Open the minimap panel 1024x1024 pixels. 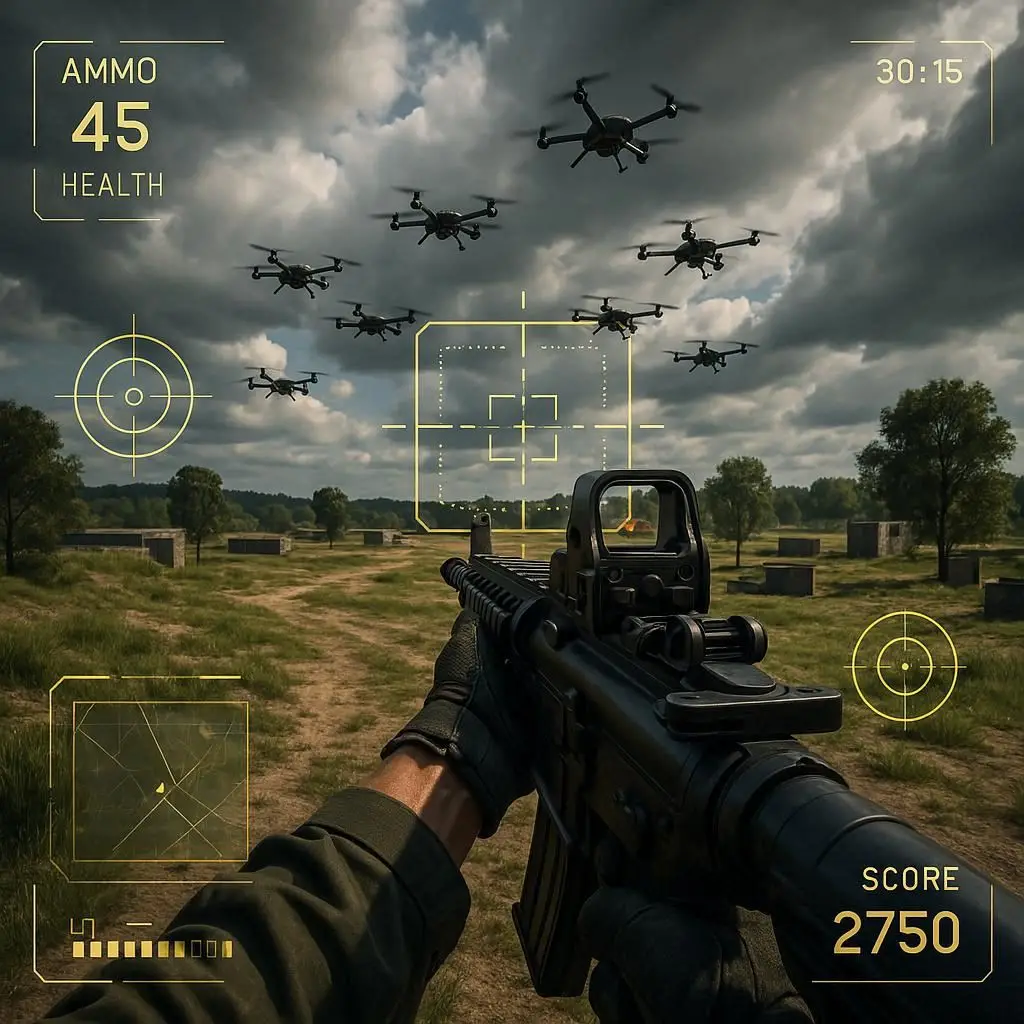click(160, 780)
